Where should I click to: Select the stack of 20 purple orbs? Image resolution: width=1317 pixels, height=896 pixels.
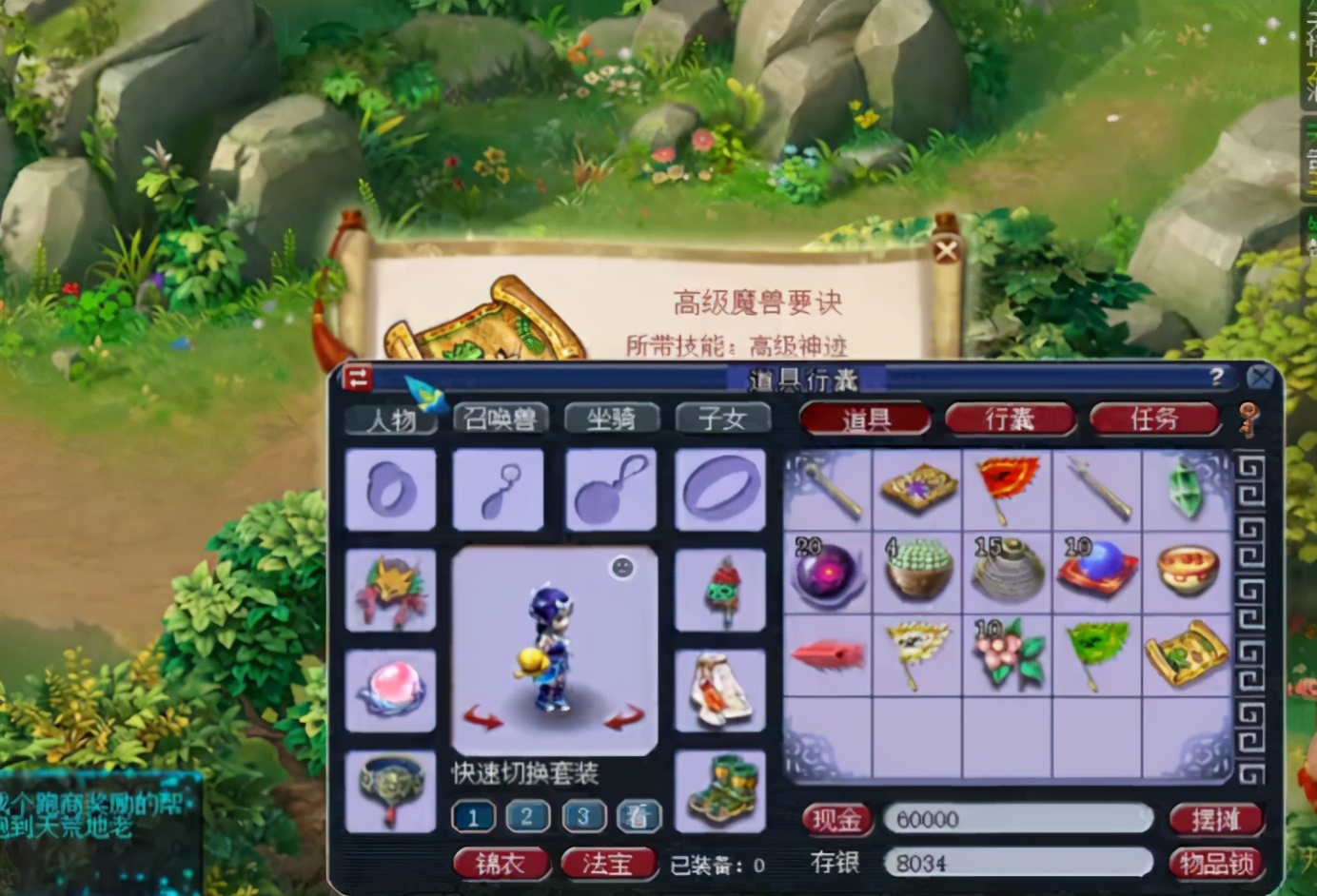point(827,572)
